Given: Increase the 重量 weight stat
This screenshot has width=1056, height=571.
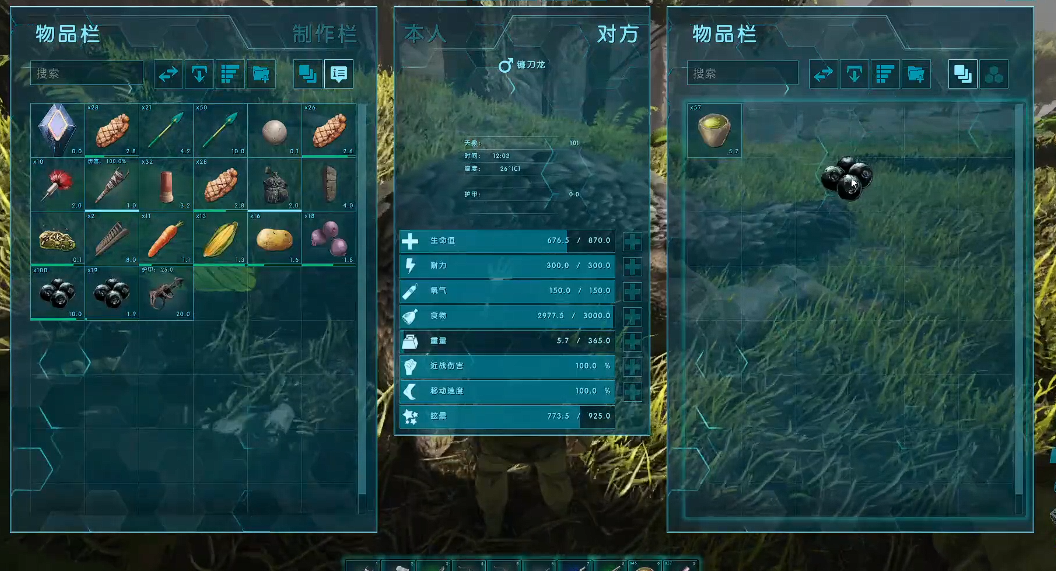Looking at the screenshot, I should point(633,341).
